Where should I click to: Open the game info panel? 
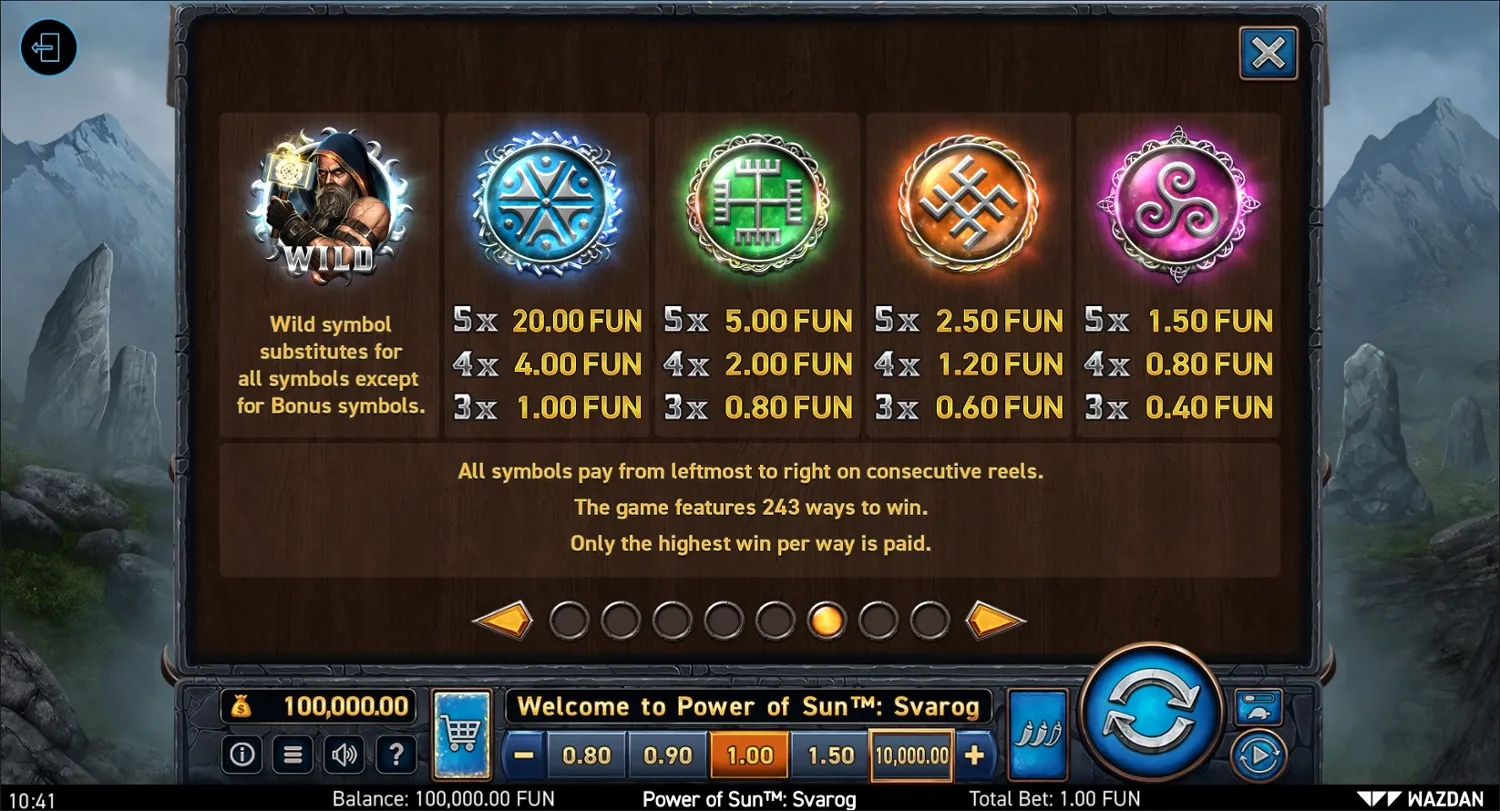(241, 754)
